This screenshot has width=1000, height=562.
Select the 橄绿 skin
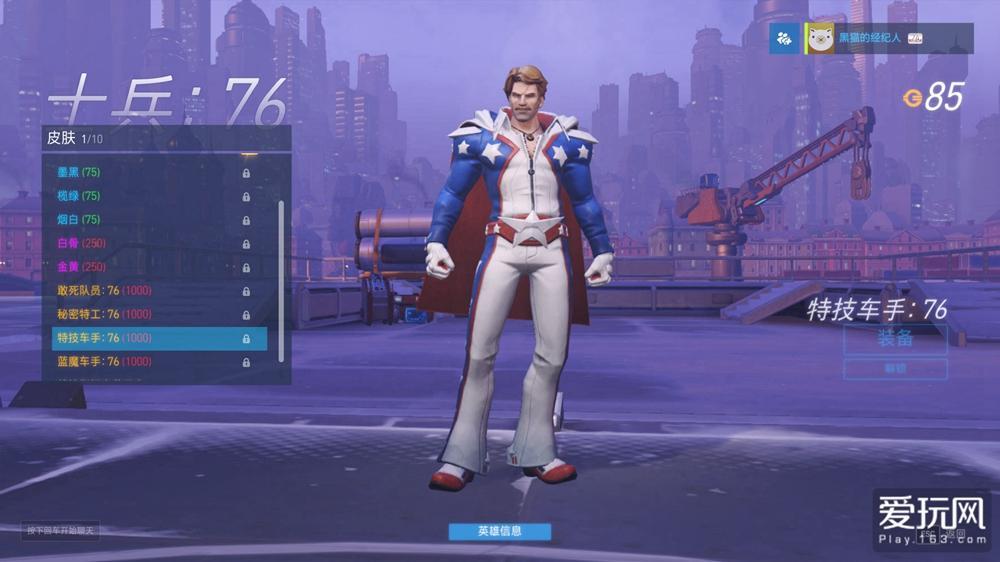tap(150, 196)
